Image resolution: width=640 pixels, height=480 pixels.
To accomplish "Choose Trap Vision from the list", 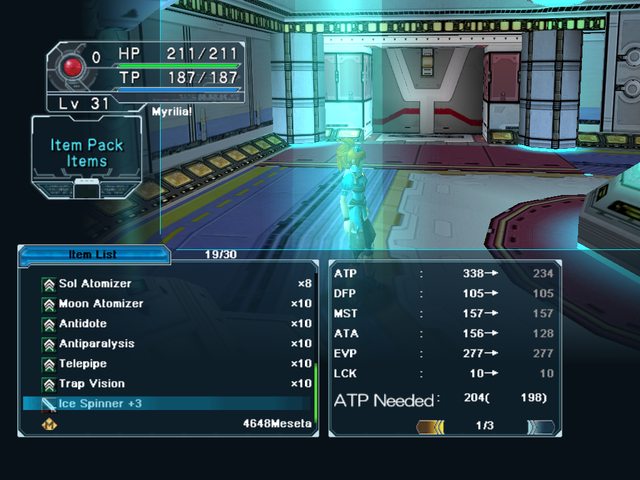I will 91,384.
